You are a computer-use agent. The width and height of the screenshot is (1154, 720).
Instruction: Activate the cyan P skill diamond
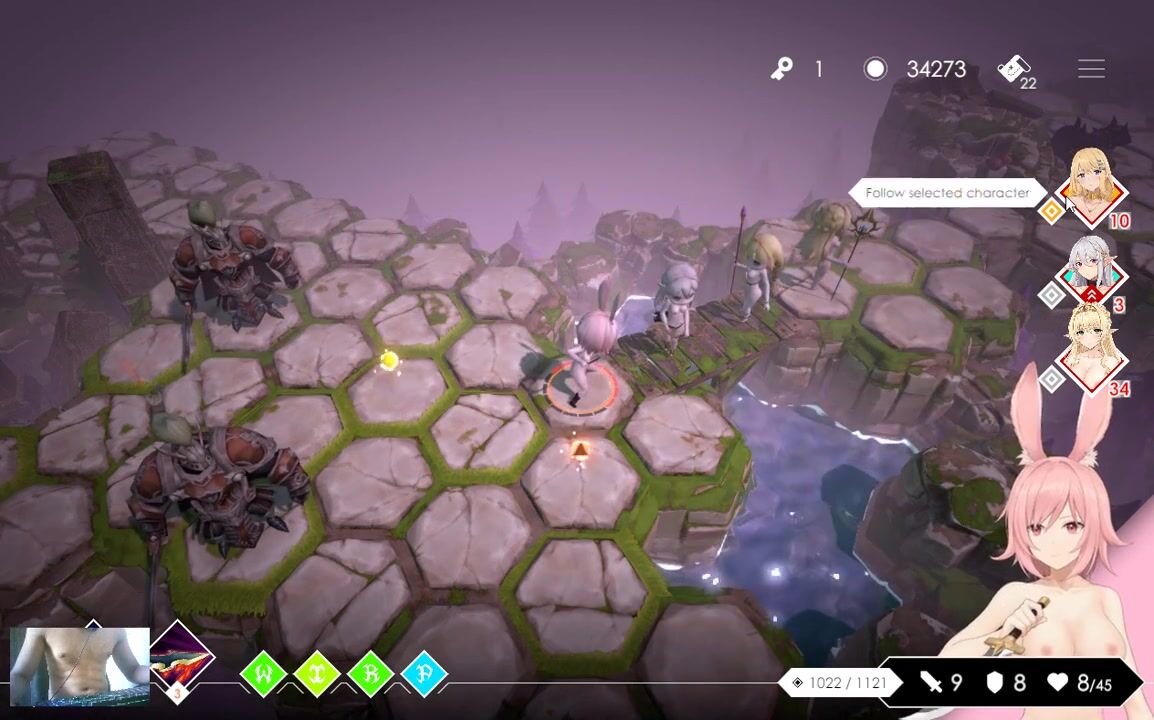coord(424,674)
